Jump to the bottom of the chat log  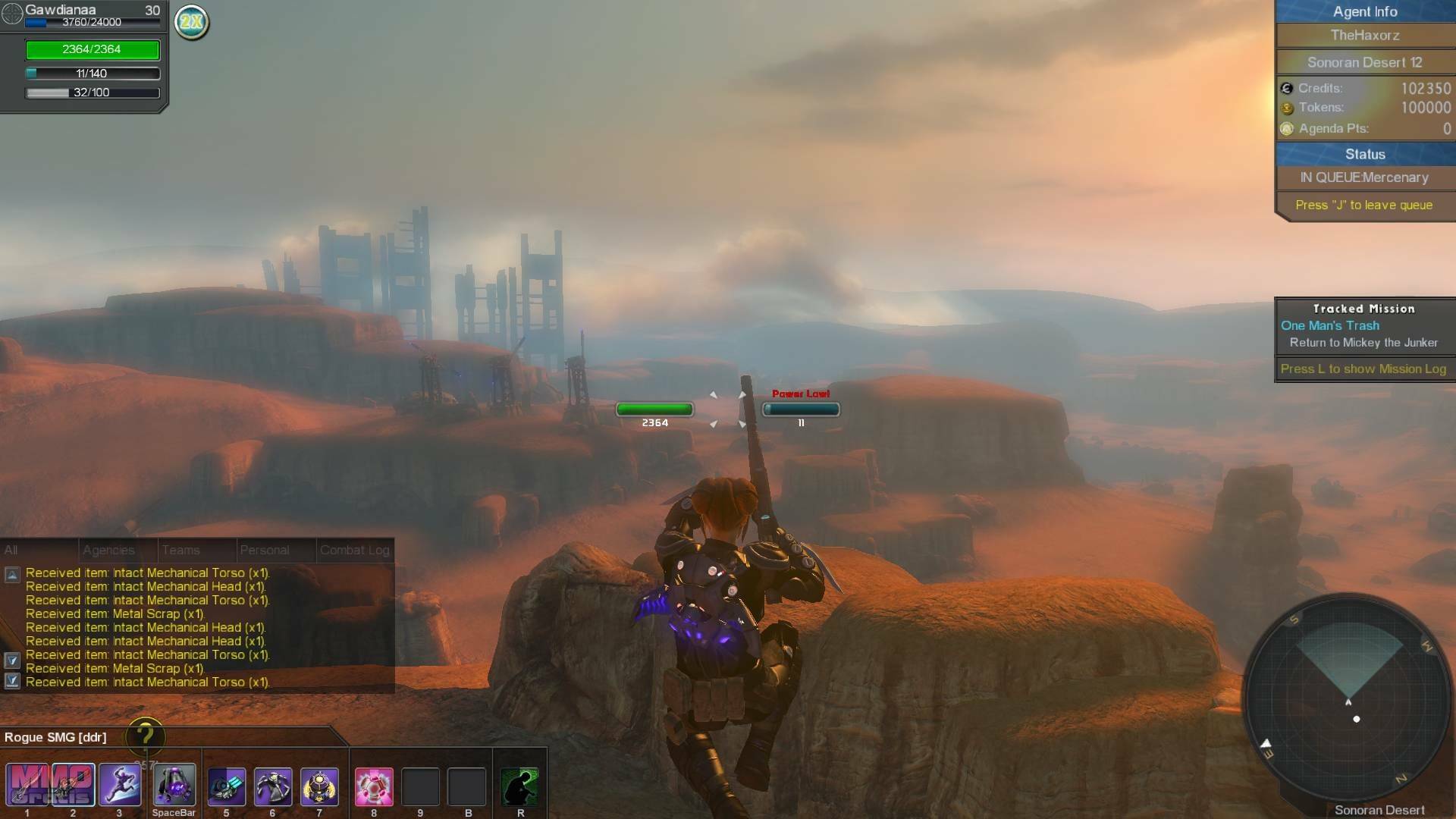[12, 680]
